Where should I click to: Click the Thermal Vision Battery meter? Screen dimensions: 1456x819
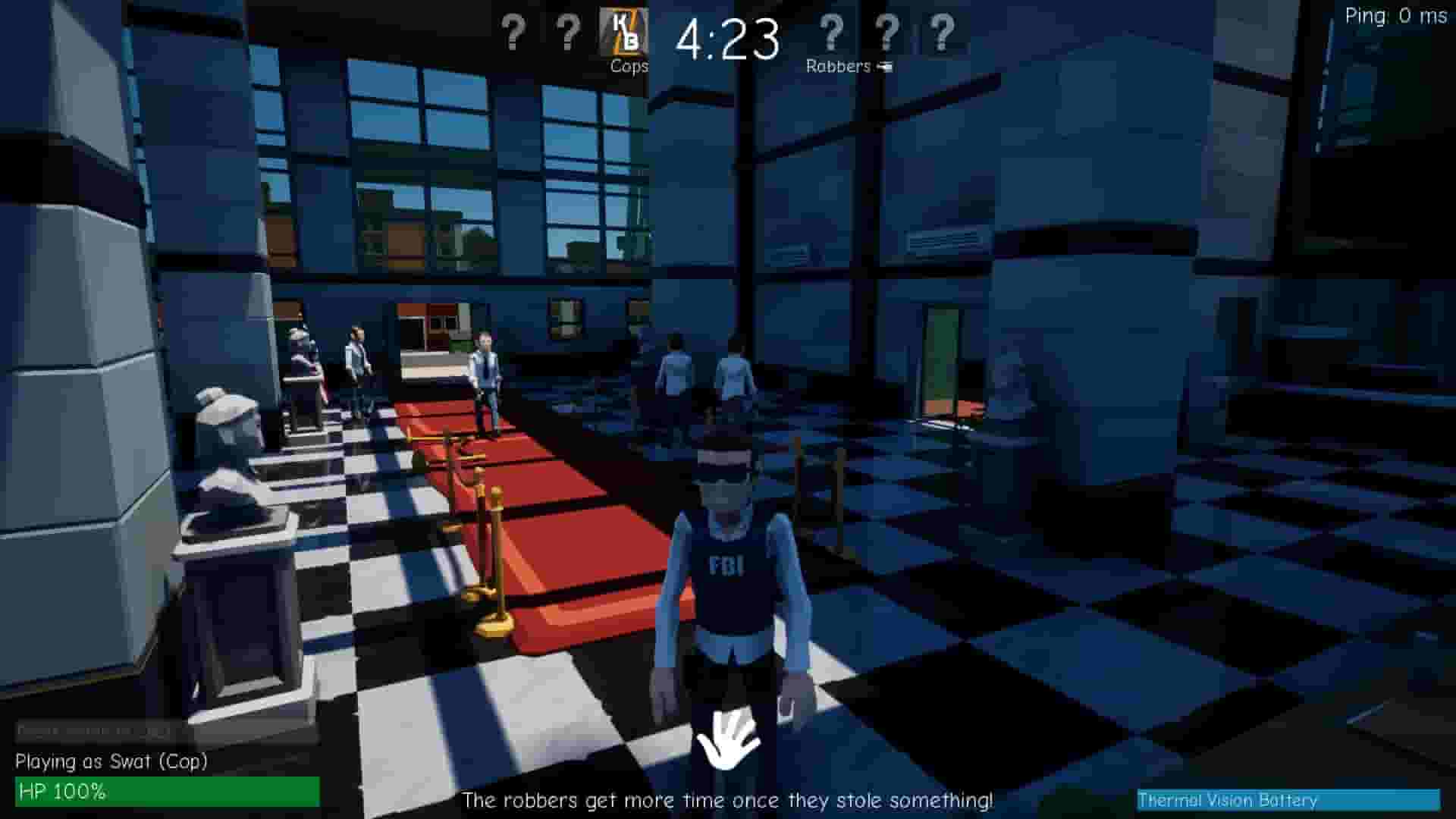1289,800
